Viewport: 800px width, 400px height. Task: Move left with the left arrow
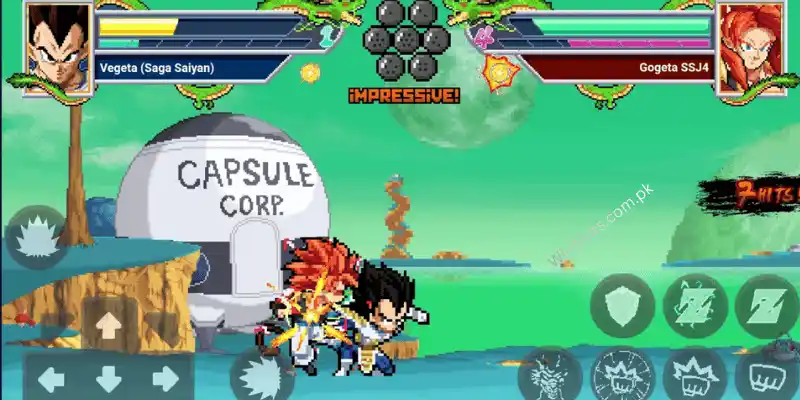click(x=51, y=379)
